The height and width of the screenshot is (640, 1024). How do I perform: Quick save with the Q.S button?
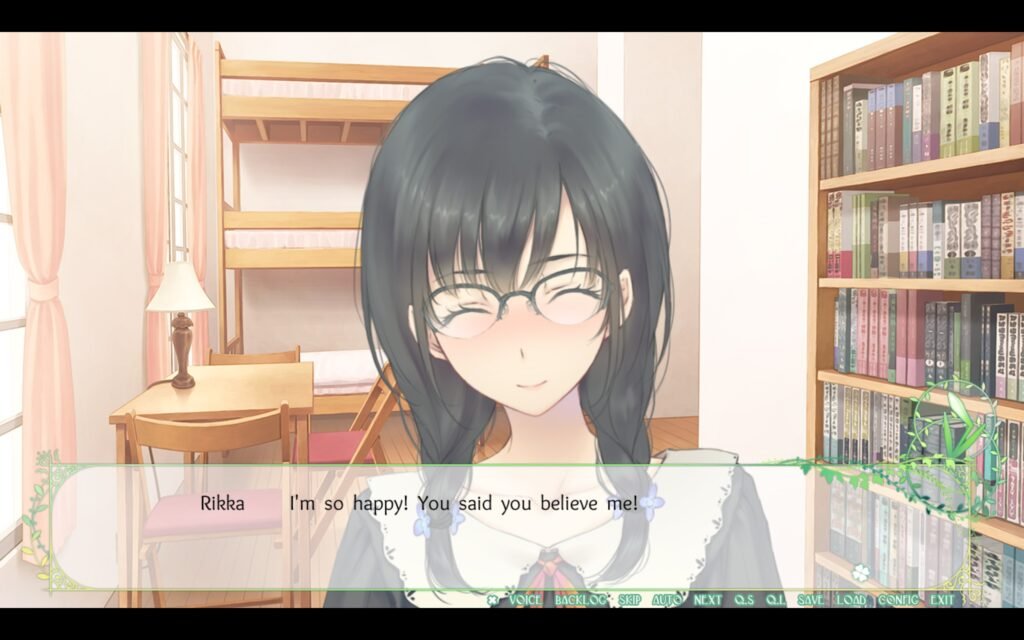(x=743, y=600)
